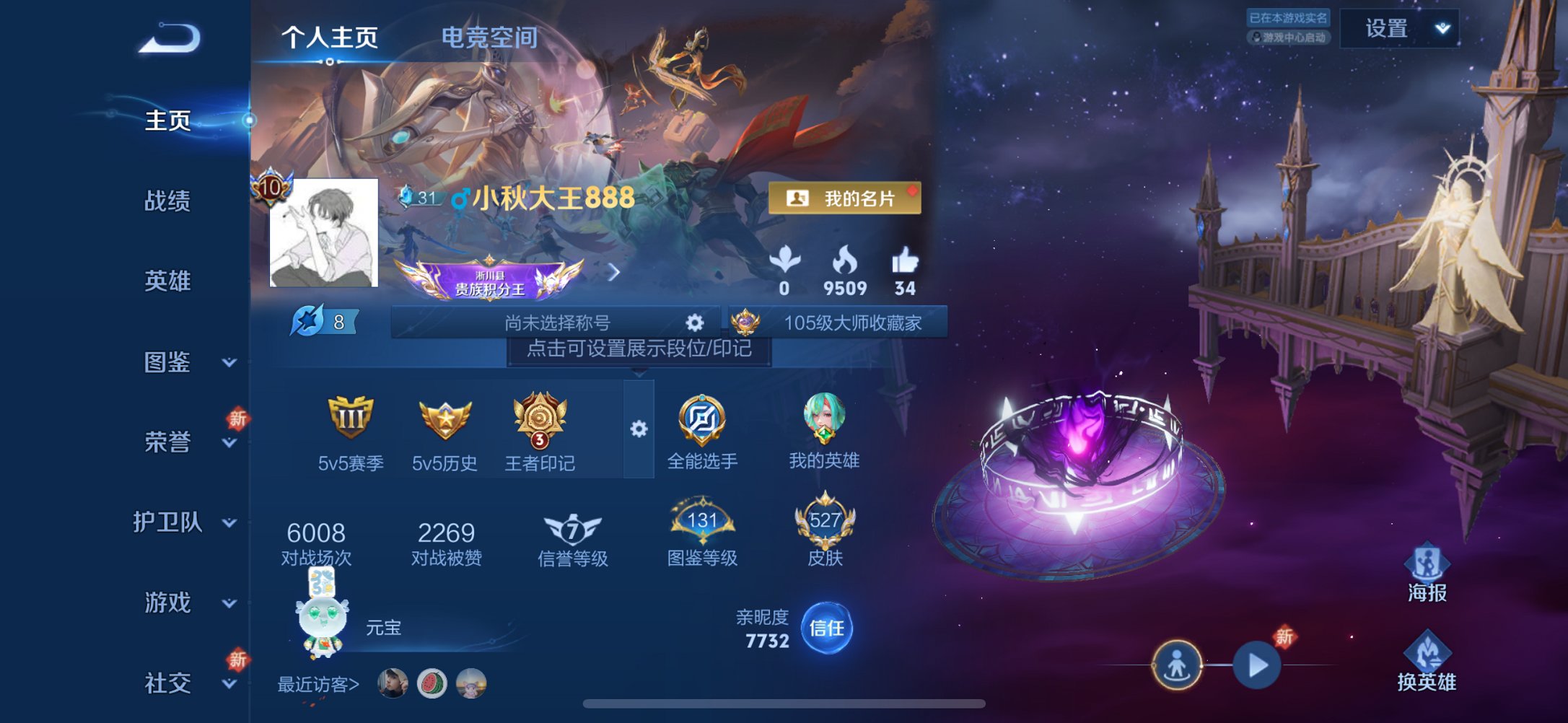Click the 我的名片 button

click(x=846, y=196)
